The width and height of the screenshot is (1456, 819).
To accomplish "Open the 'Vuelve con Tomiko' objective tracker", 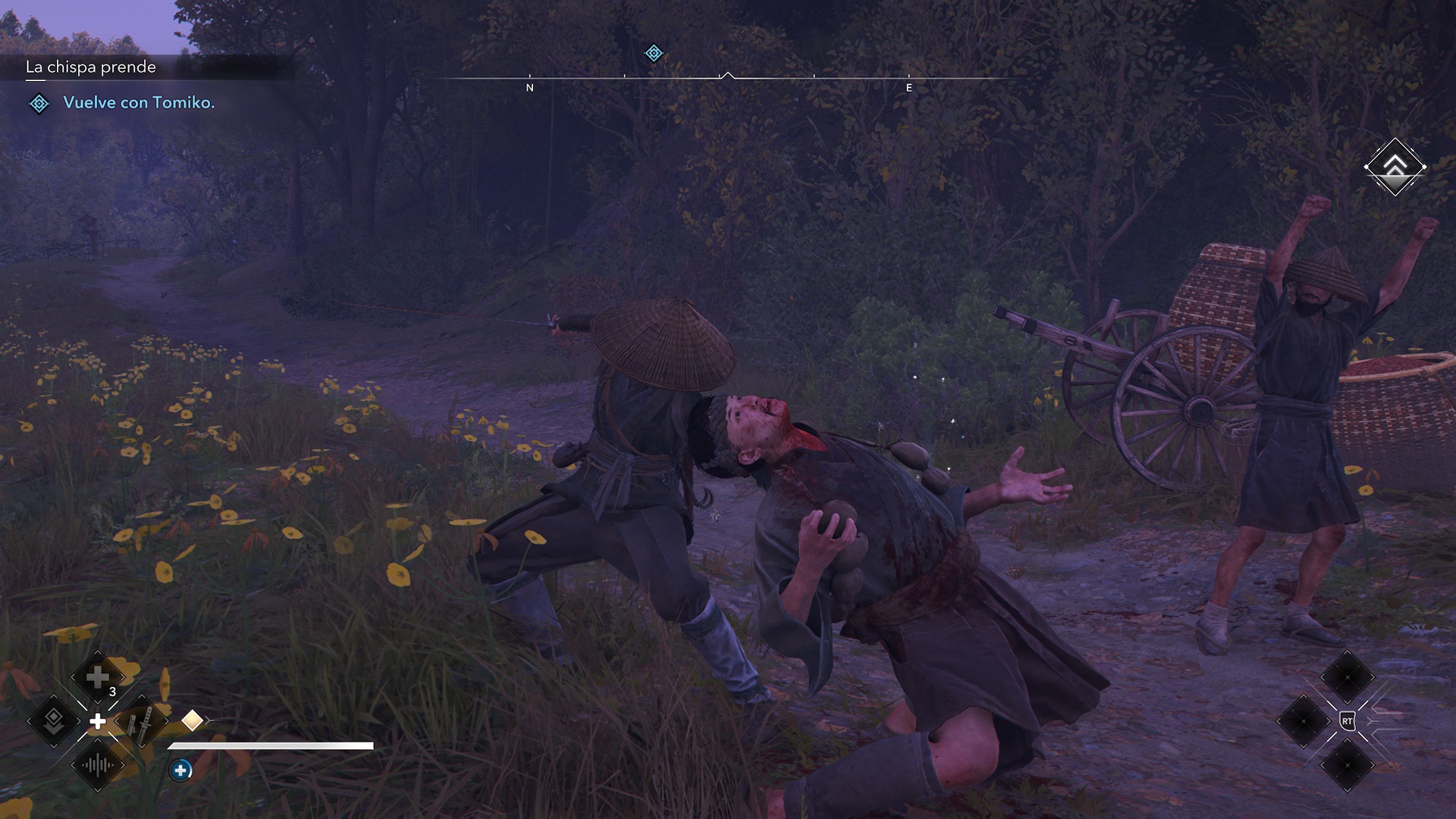I will (138, 103).
